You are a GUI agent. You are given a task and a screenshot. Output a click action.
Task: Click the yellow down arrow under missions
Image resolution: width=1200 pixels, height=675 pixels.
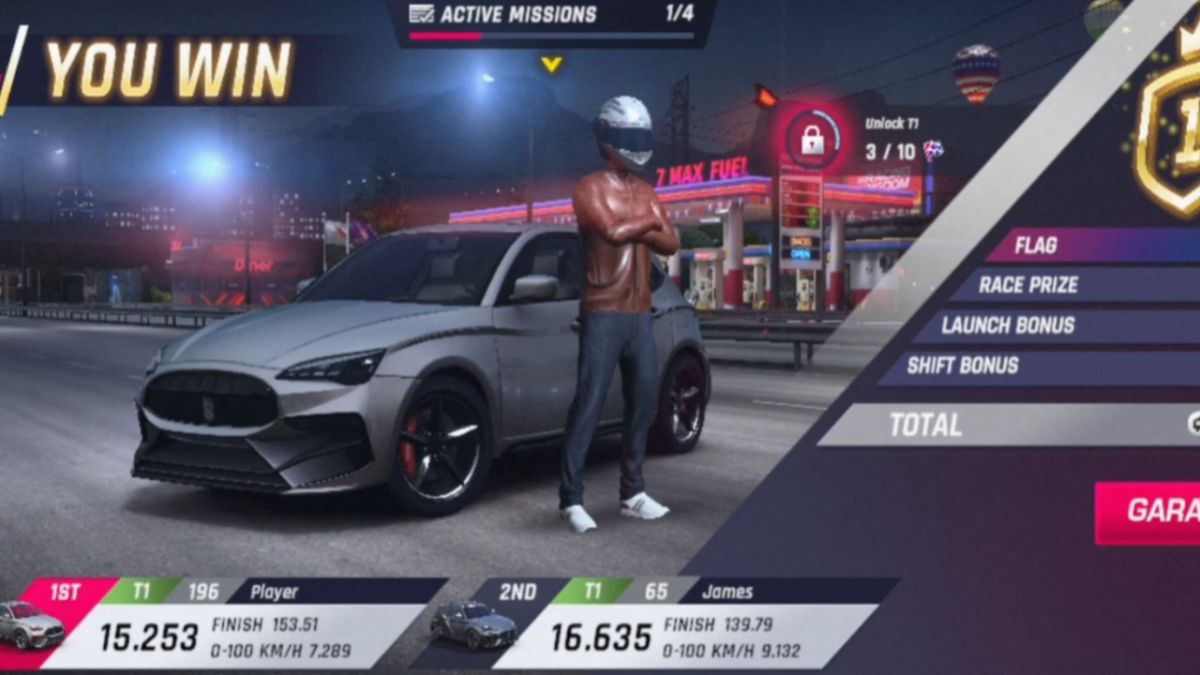click(x=551, y=64)
